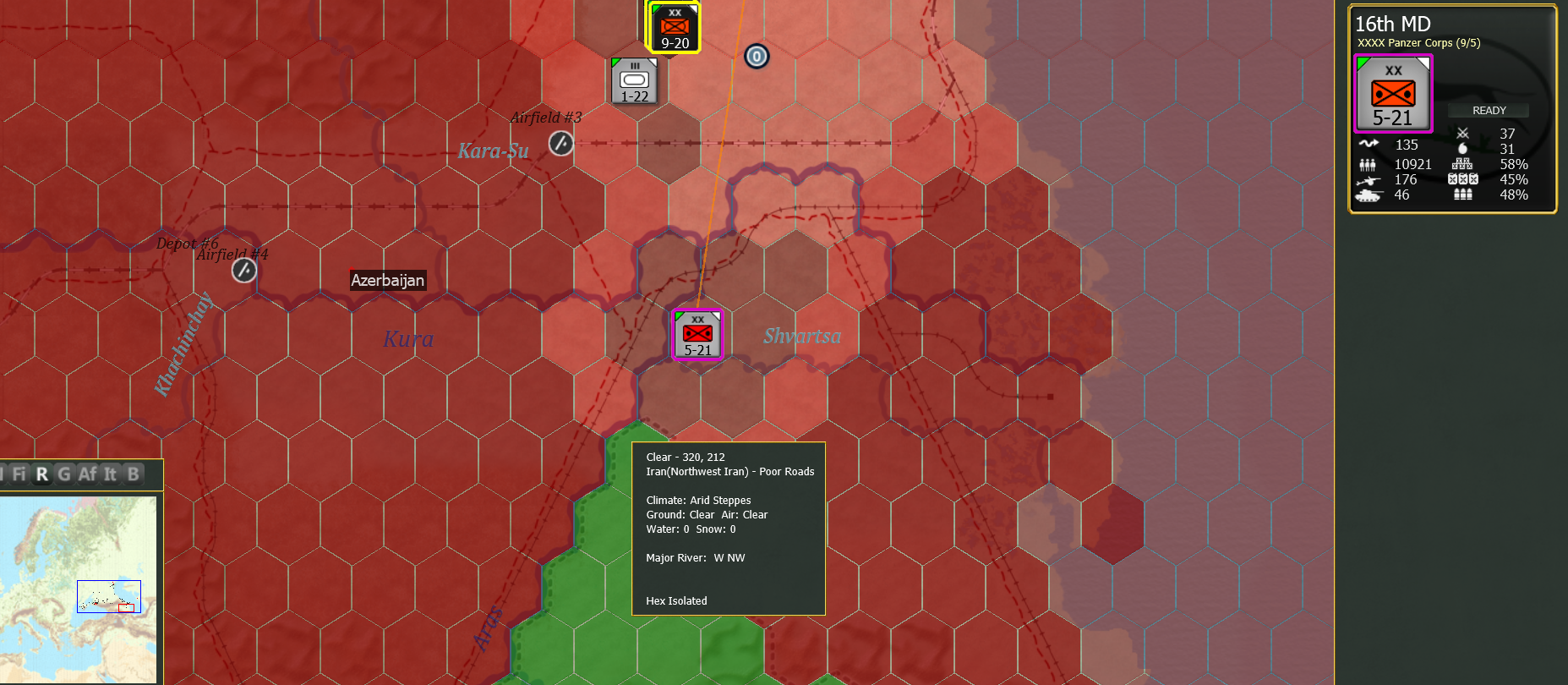Click the yellow-highlighted 9-20 division counter

pos(674,26)
